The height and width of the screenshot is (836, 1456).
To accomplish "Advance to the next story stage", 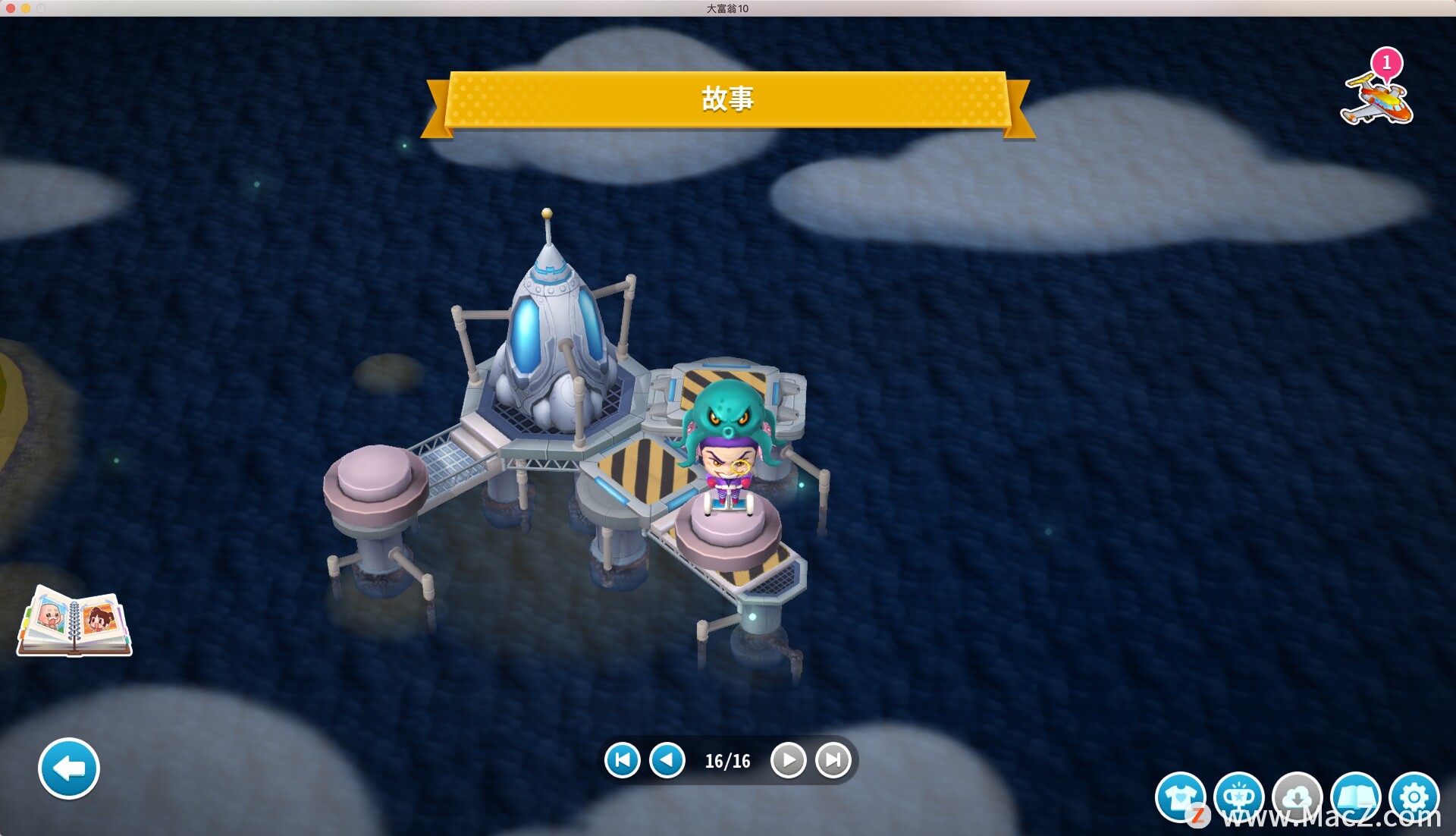I will tap(788, 760).
